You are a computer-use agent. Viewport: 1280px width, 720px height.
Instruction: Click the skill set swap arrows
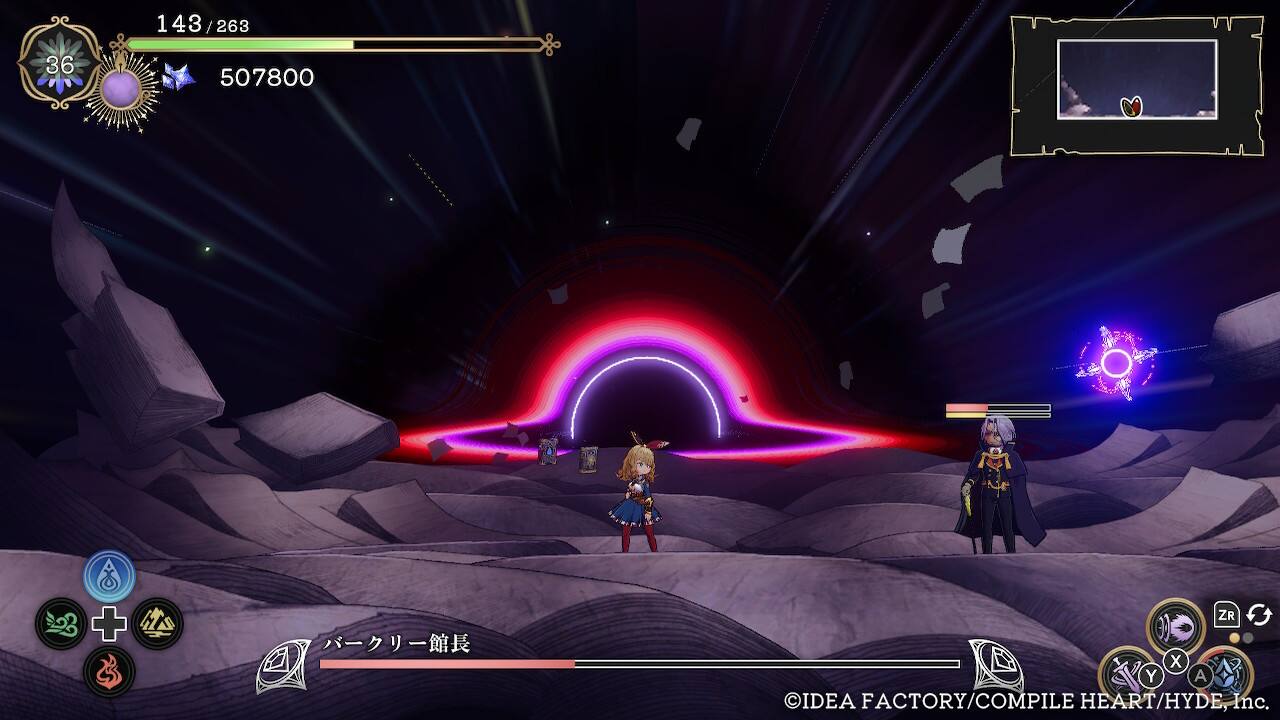(1259, 615)
